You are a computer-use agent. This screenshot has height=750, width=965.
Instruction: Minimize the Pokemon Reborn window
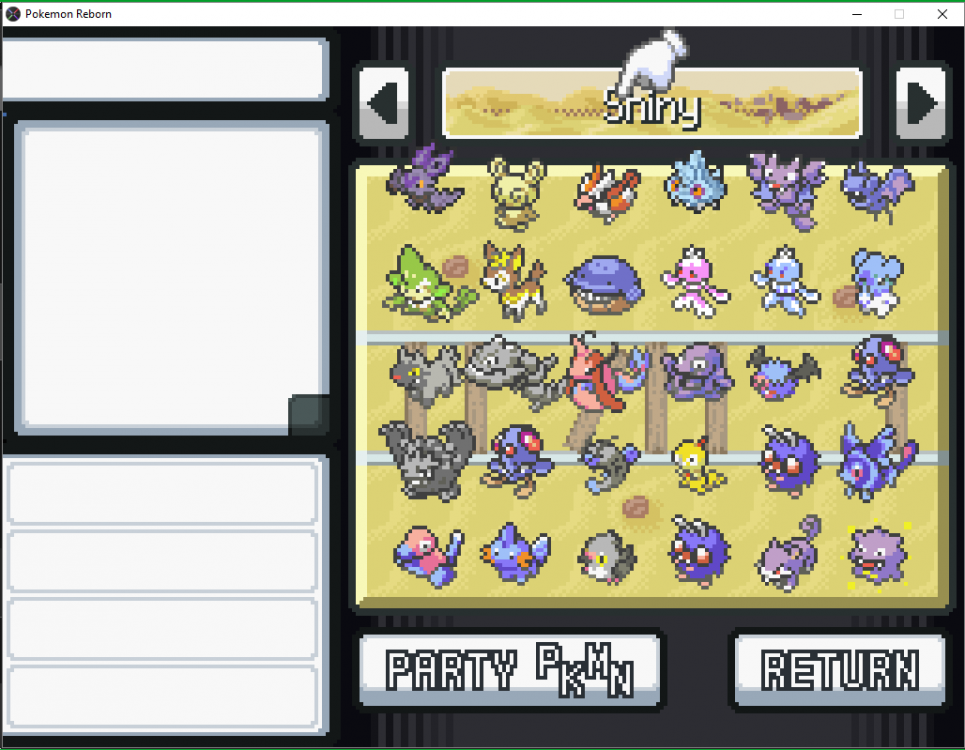coord(857,14)
